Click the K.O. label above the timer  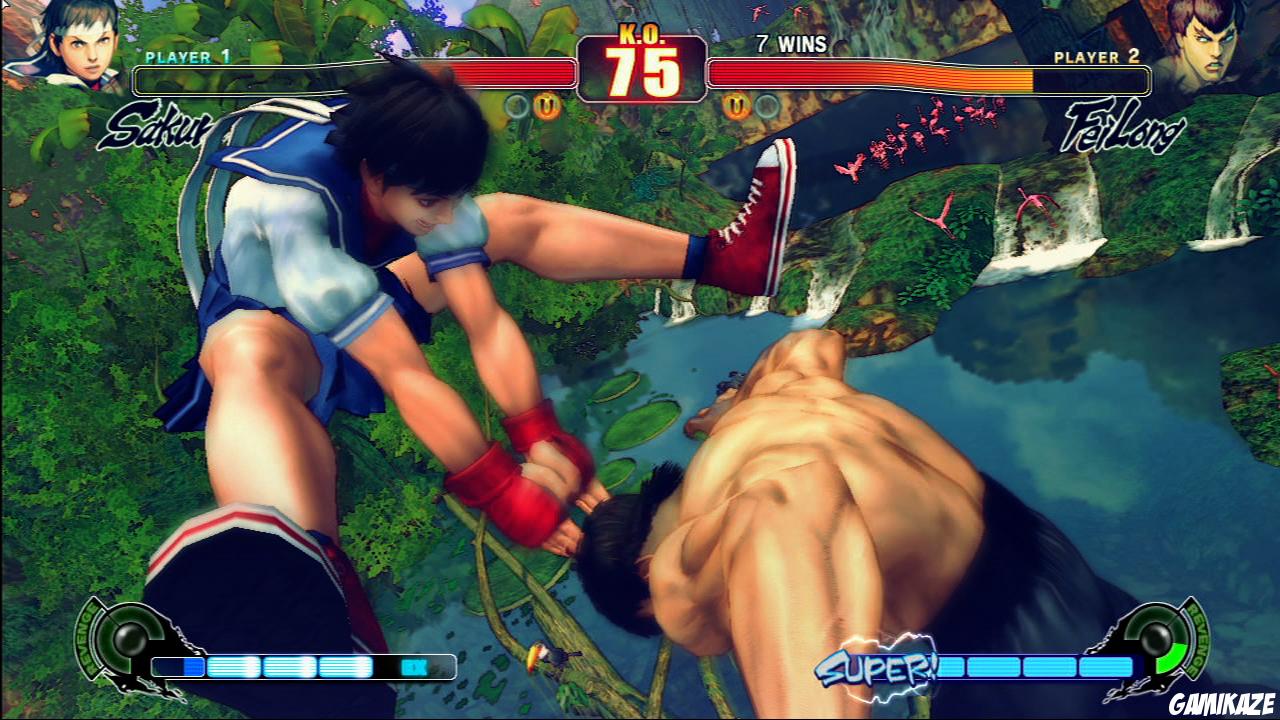(x=640, y=32)
